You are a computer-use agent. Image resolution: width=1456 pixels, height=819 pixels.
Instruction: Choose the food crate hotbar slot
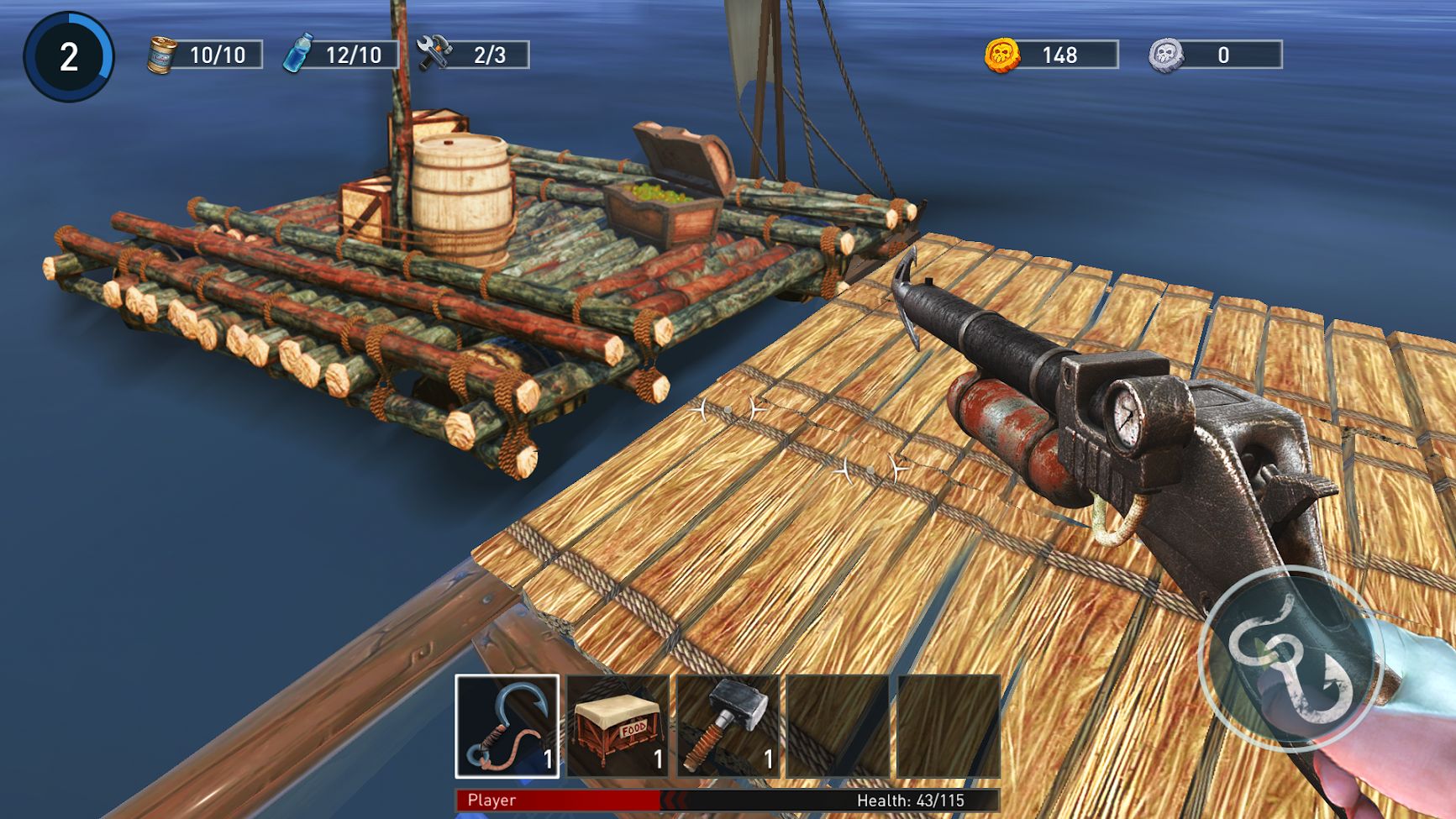point(618,726)
